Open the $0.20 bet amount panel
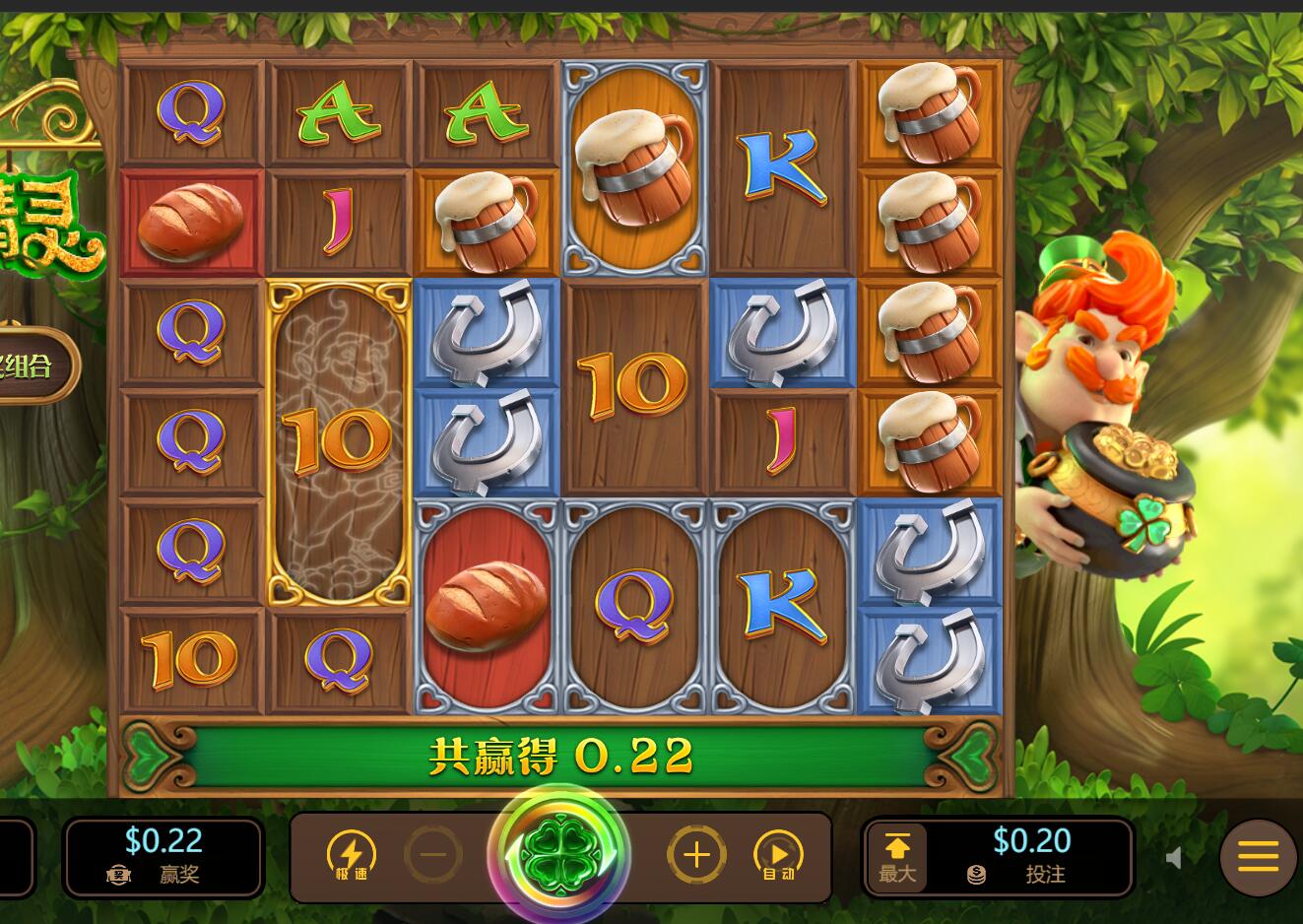 coord(1031,855)
